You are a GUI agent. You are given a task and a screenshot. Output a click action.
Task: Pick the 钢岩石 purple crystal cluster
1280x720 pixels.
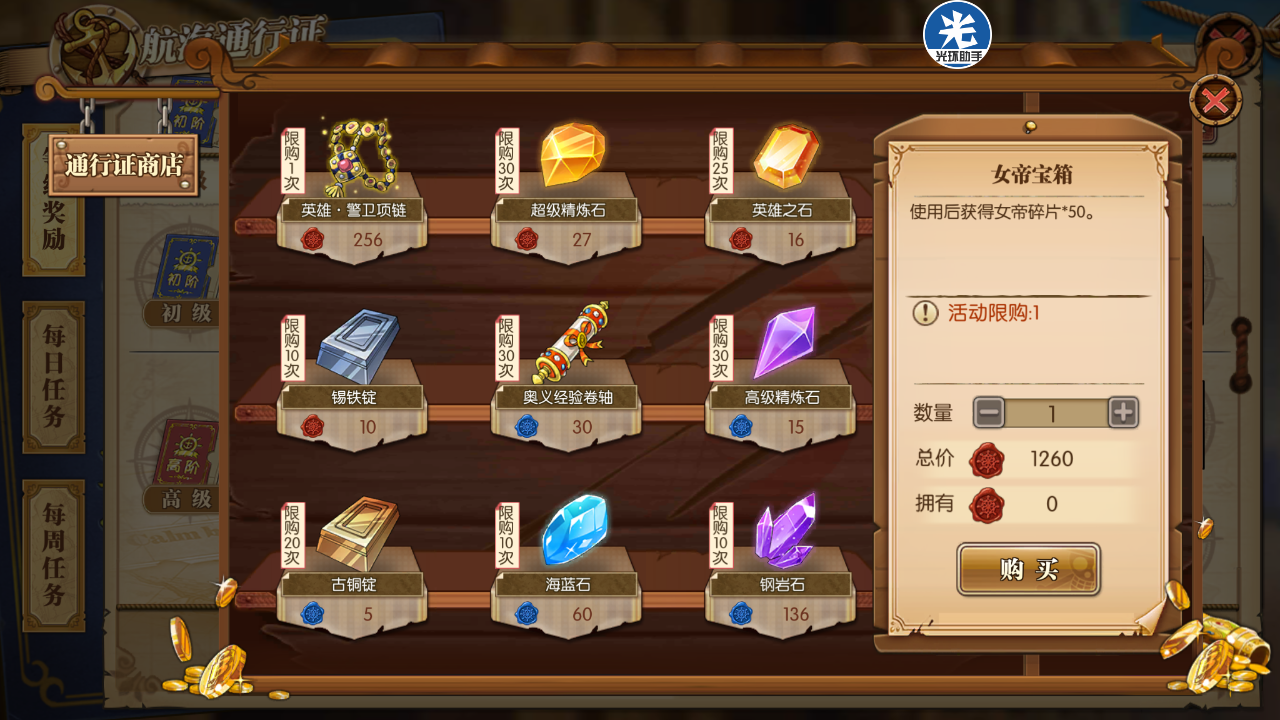pos(785,531)
